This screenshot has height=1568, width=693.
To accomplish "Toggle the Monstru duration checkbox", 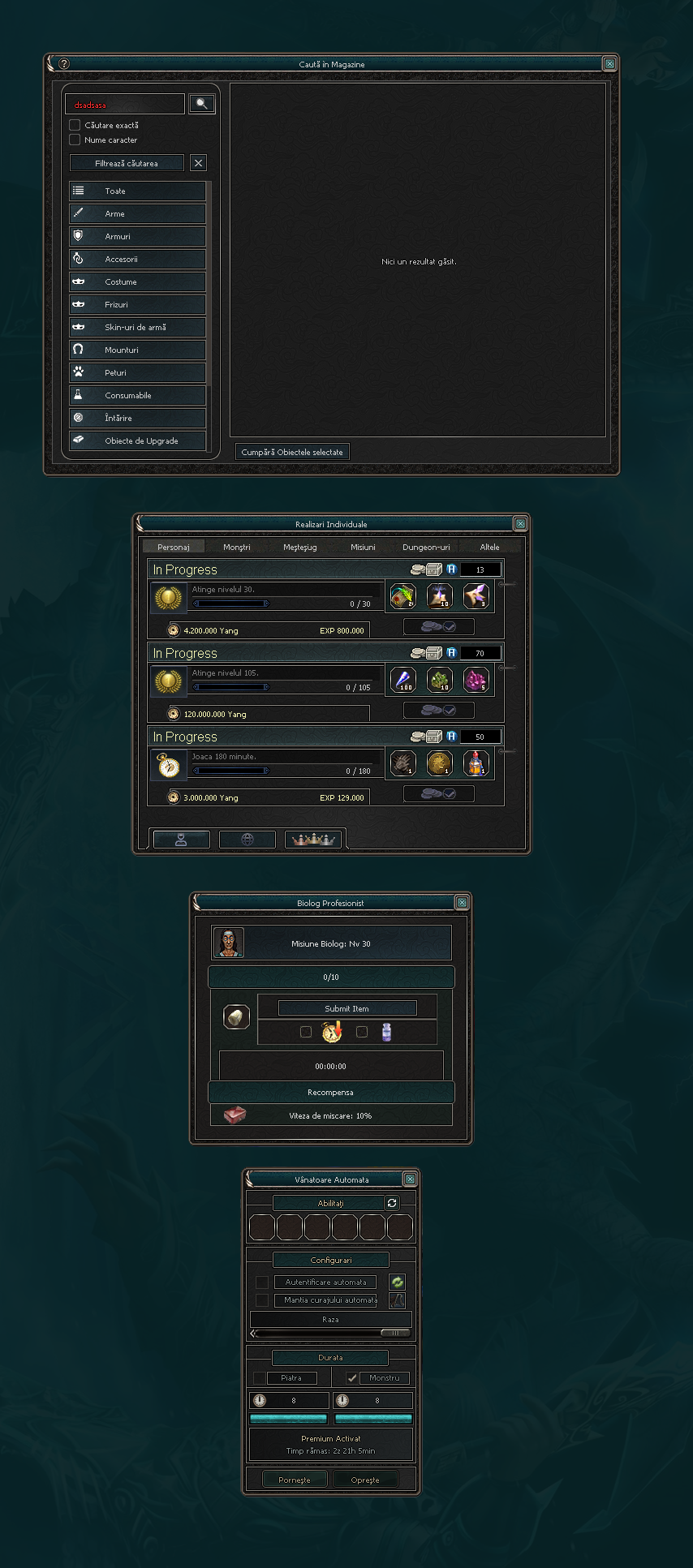I will pyautogui.click(x=351, y=1377).
